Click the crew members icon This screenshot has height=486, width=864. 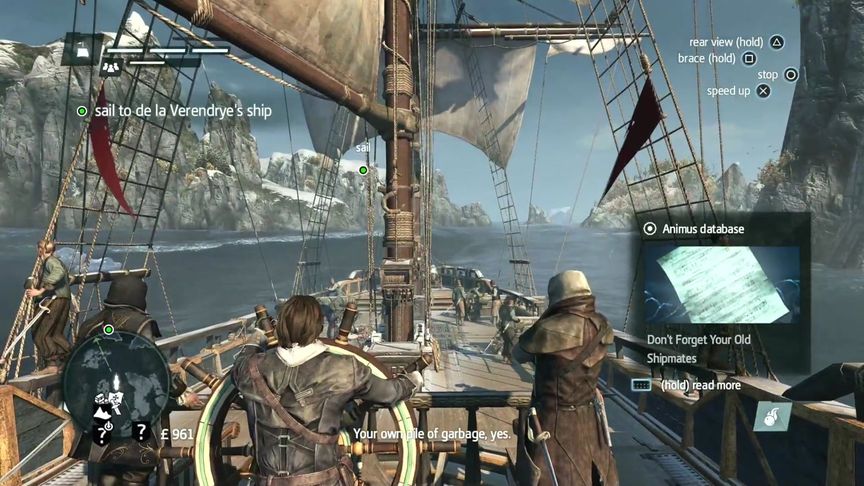[x=111, y=66]
